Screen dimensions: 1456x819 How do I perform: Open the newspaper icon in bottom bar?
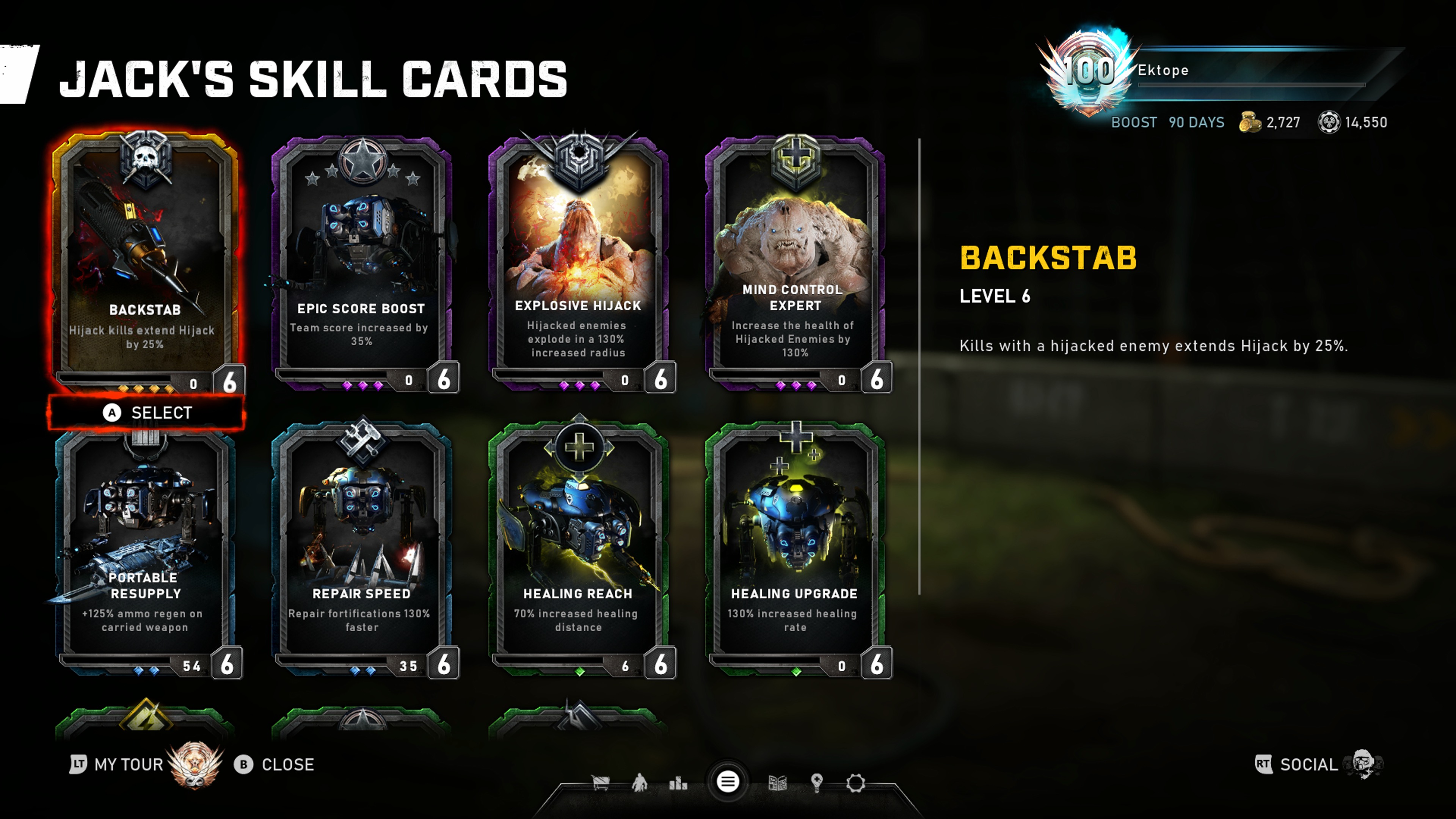point(778,783)
